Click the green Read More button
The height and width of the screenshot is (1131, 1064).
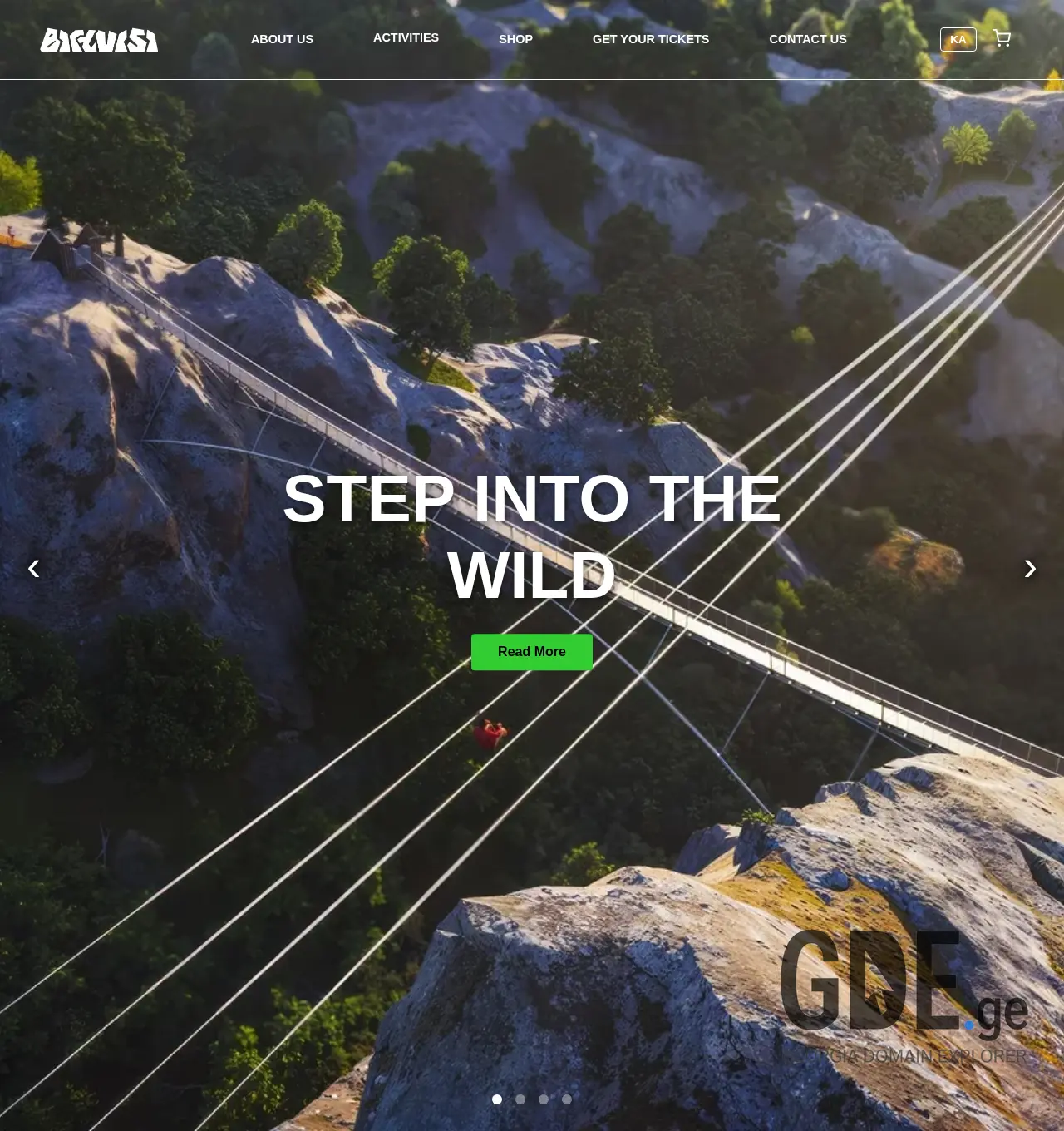click(532, 652)
